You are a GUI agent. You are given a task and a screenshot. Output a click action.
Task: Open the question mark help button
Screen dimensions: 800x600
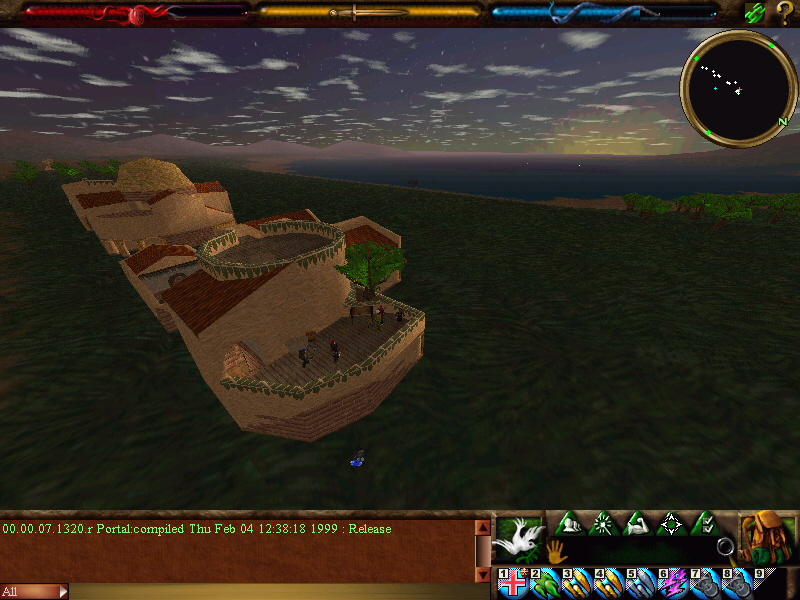pyautogui.click(x=785, y=13)
